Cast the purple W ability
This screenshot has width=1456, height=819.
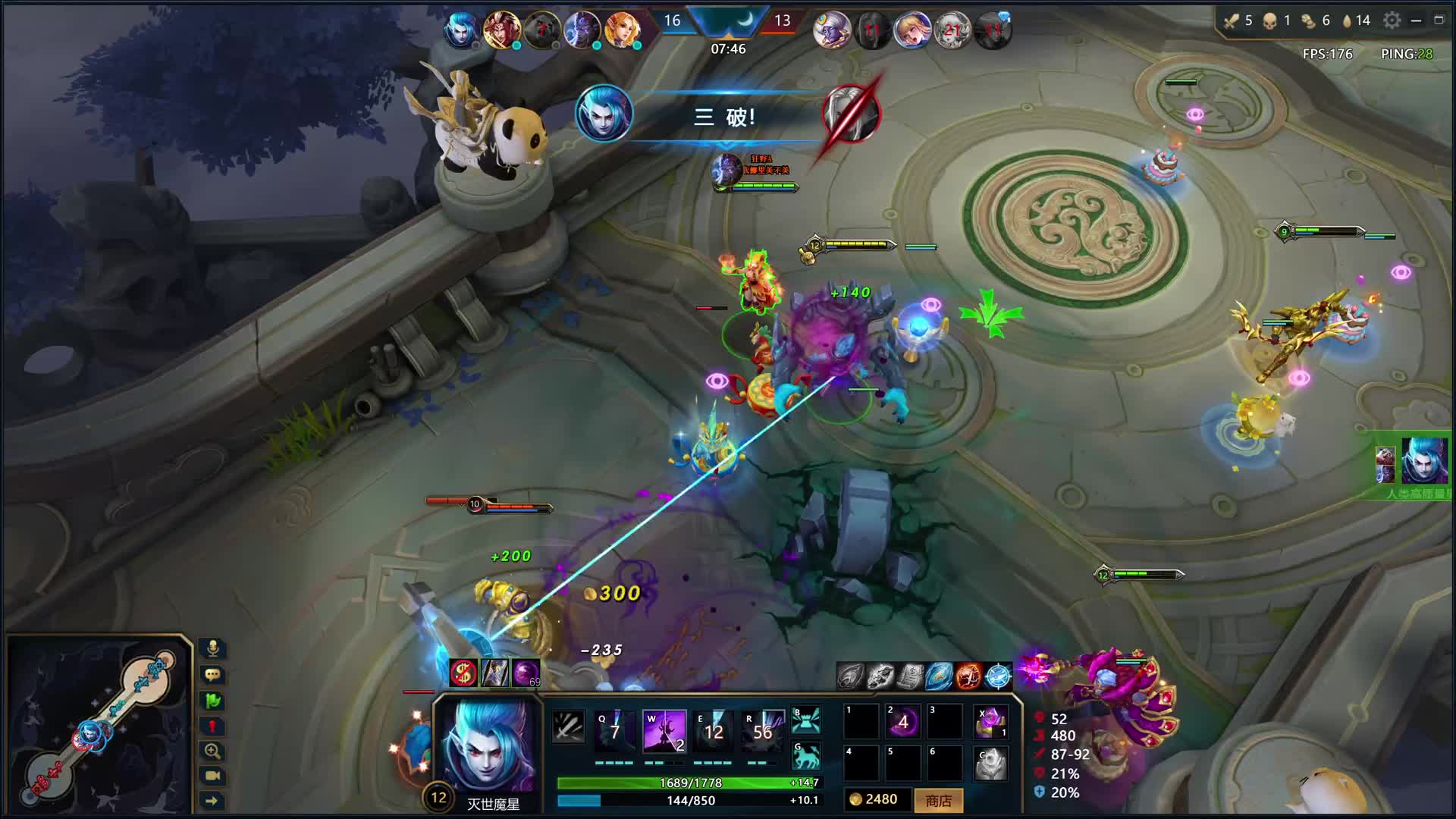664,730
